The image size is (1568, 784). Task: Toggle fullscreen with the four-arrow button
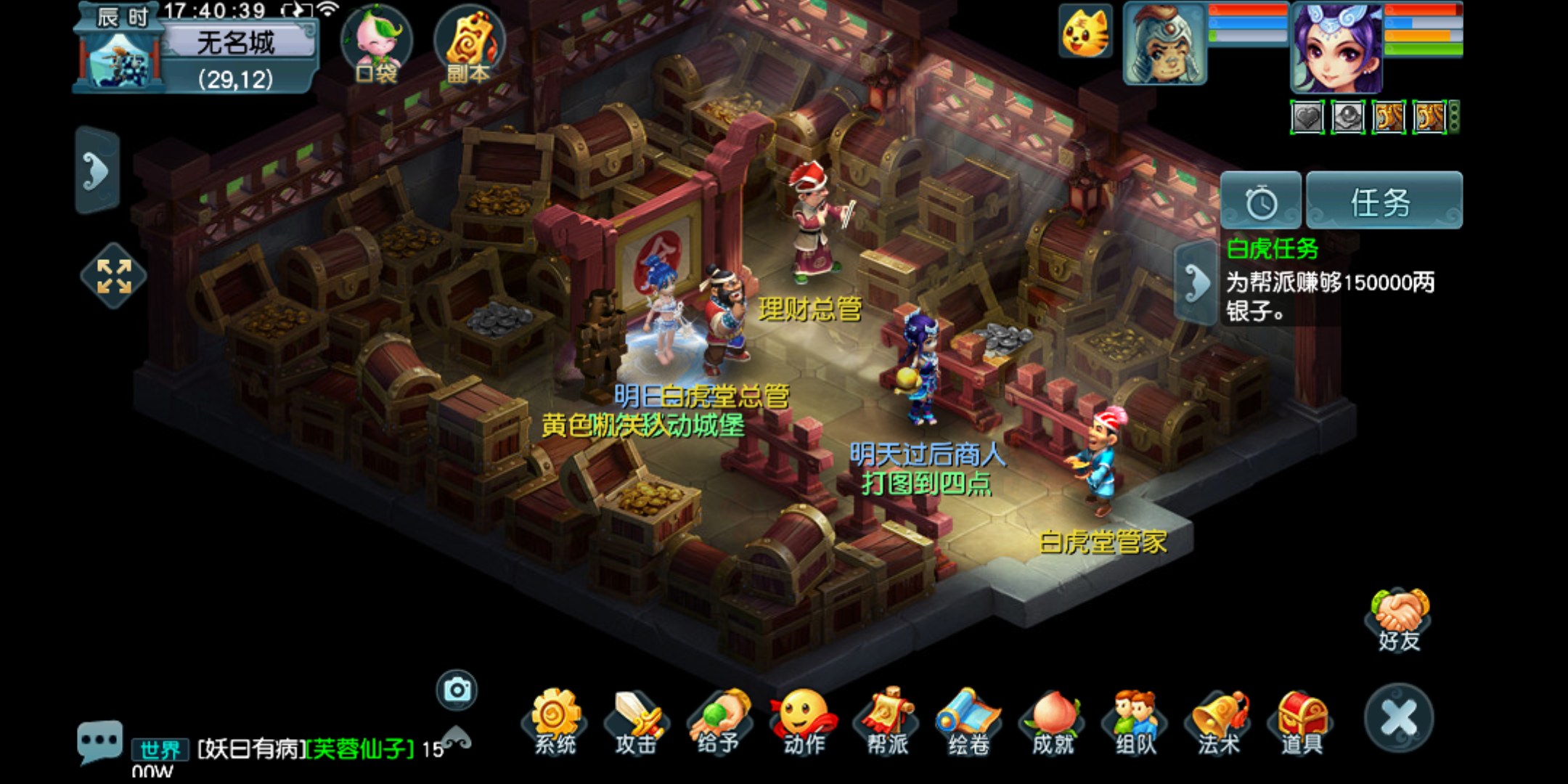point(114,276)
